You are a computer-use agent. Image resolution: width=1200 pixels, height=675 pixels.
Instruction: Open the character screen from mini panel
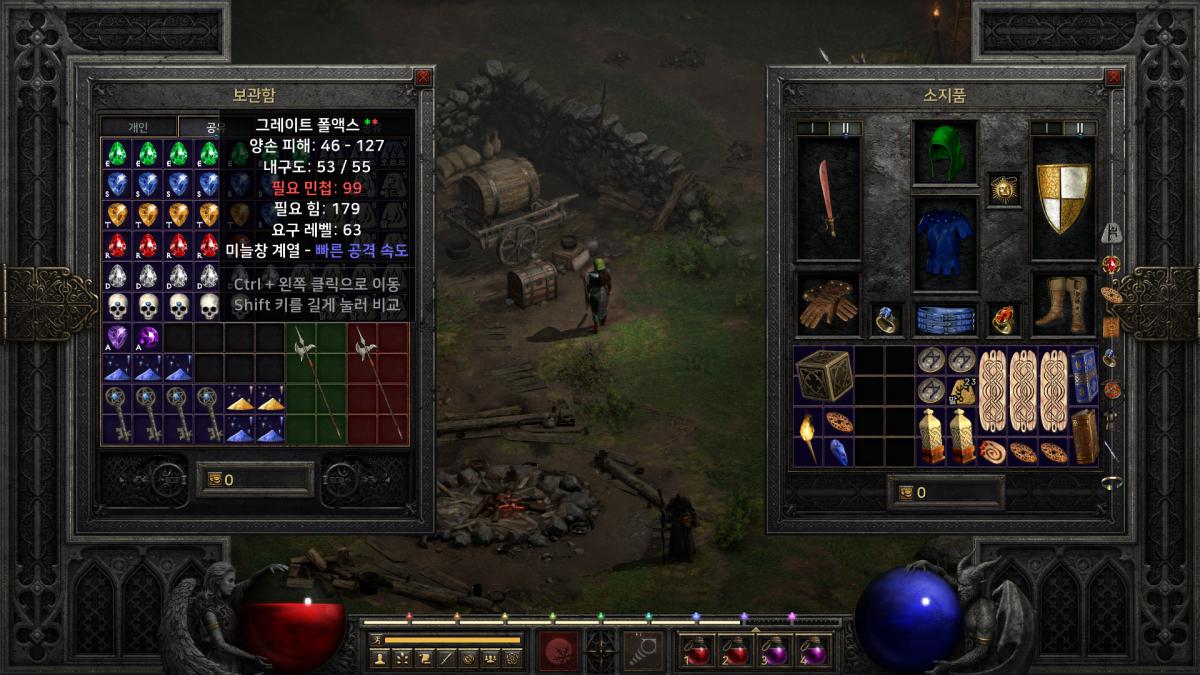point(380,658)
